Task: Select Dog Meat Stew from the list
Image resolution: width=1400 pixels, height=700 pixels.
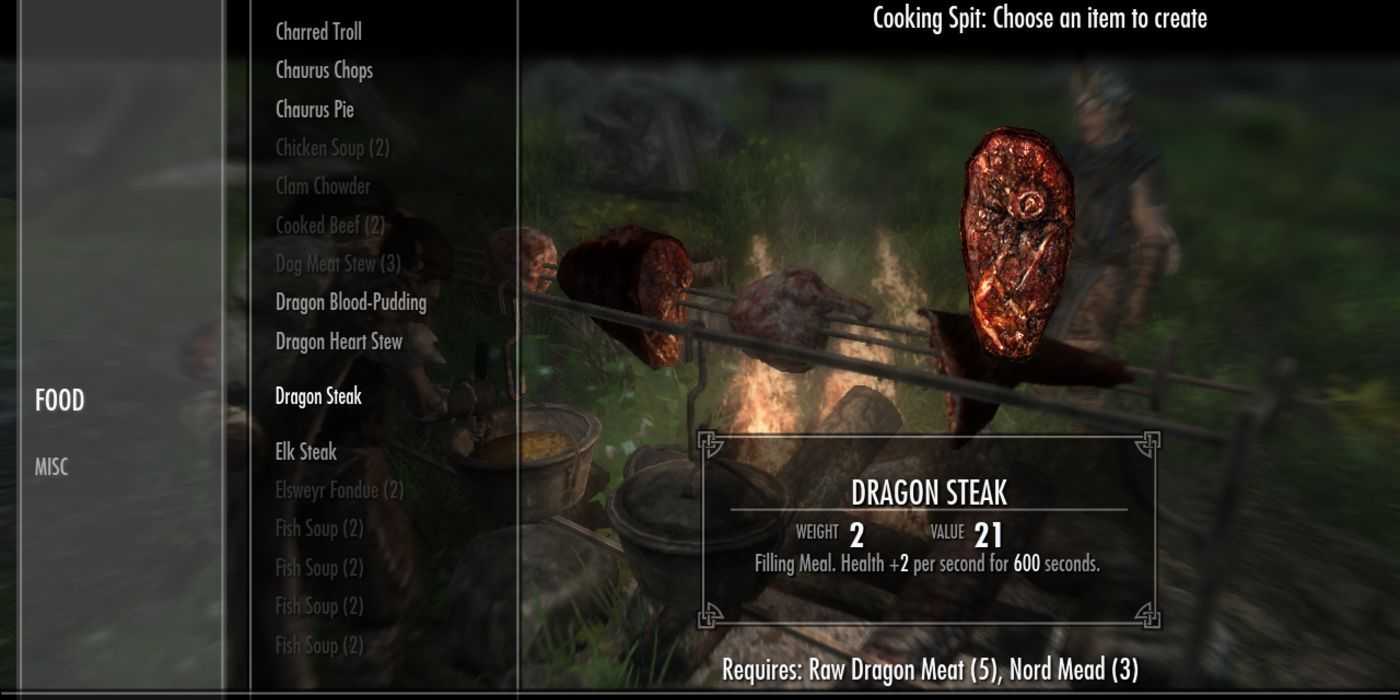Action: (338, 264)
